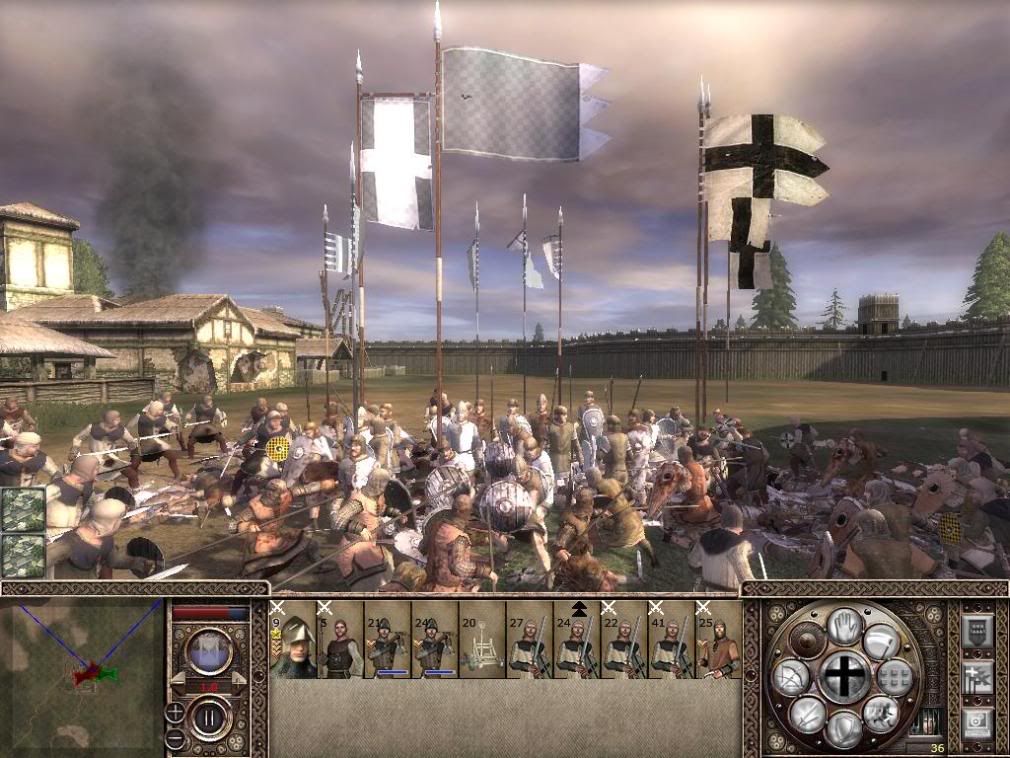1010x758 pixels.
Task: Zoom in the minimap with plus button
Action: pos(175,712)
